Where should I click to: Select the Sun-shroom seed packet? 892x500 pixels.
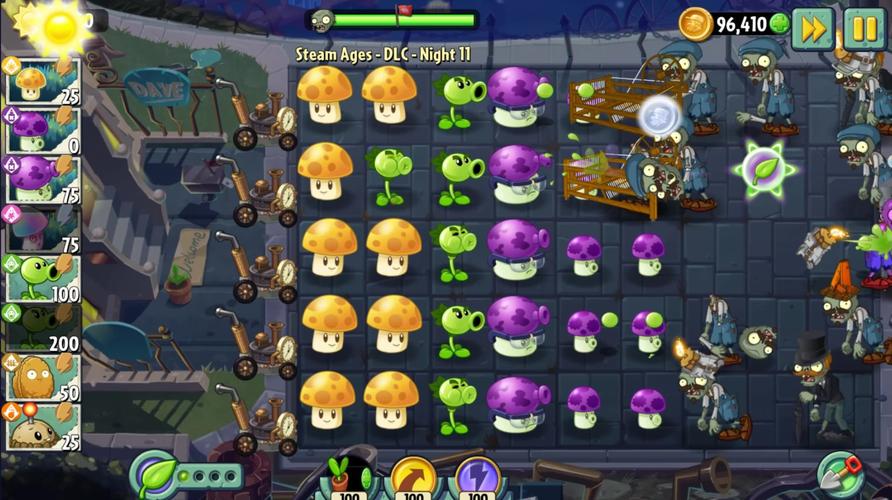[41, 82]
